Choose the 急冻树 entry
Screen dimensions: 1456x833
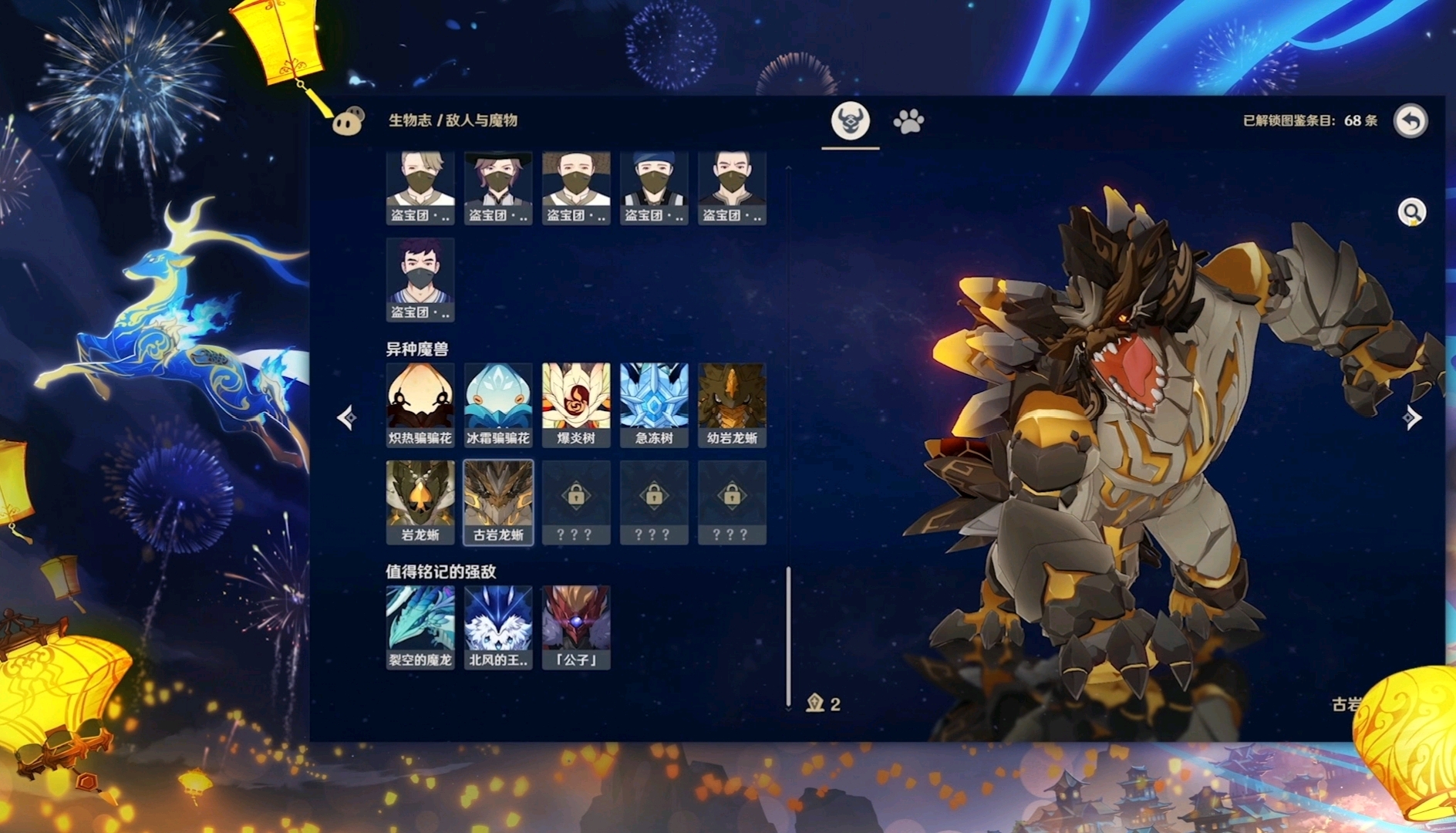click(x=654, y=405)
